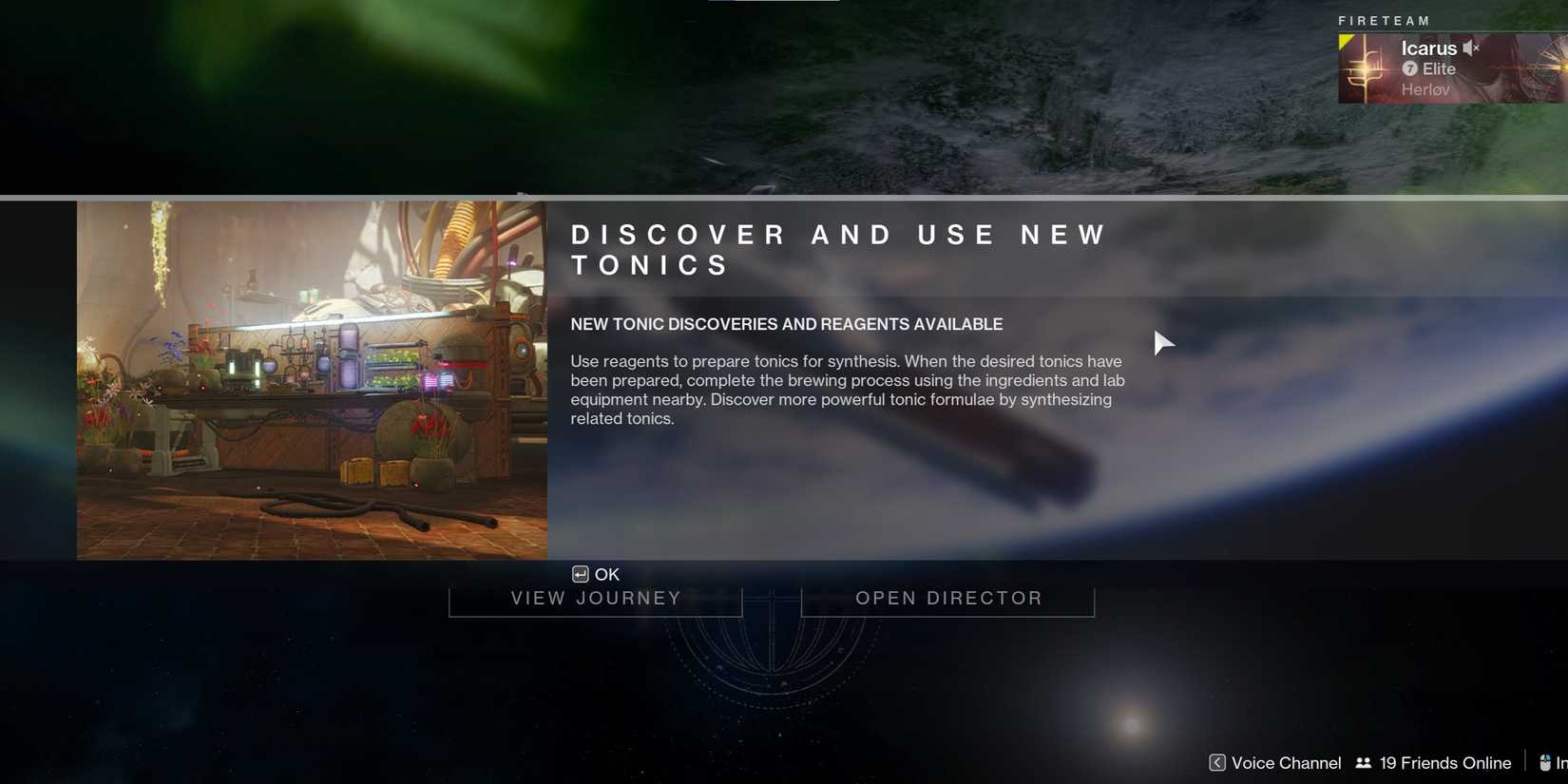
Task: Click the yellow corner marker on the fireteam card
Action: pos(1344,39)
